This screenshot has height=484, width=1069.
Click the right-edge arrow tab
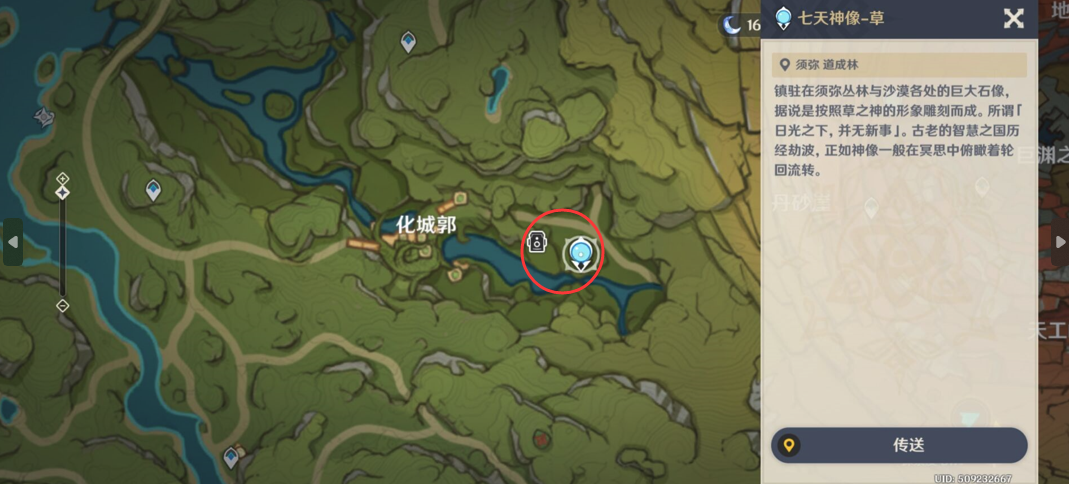coord(1060,242)
